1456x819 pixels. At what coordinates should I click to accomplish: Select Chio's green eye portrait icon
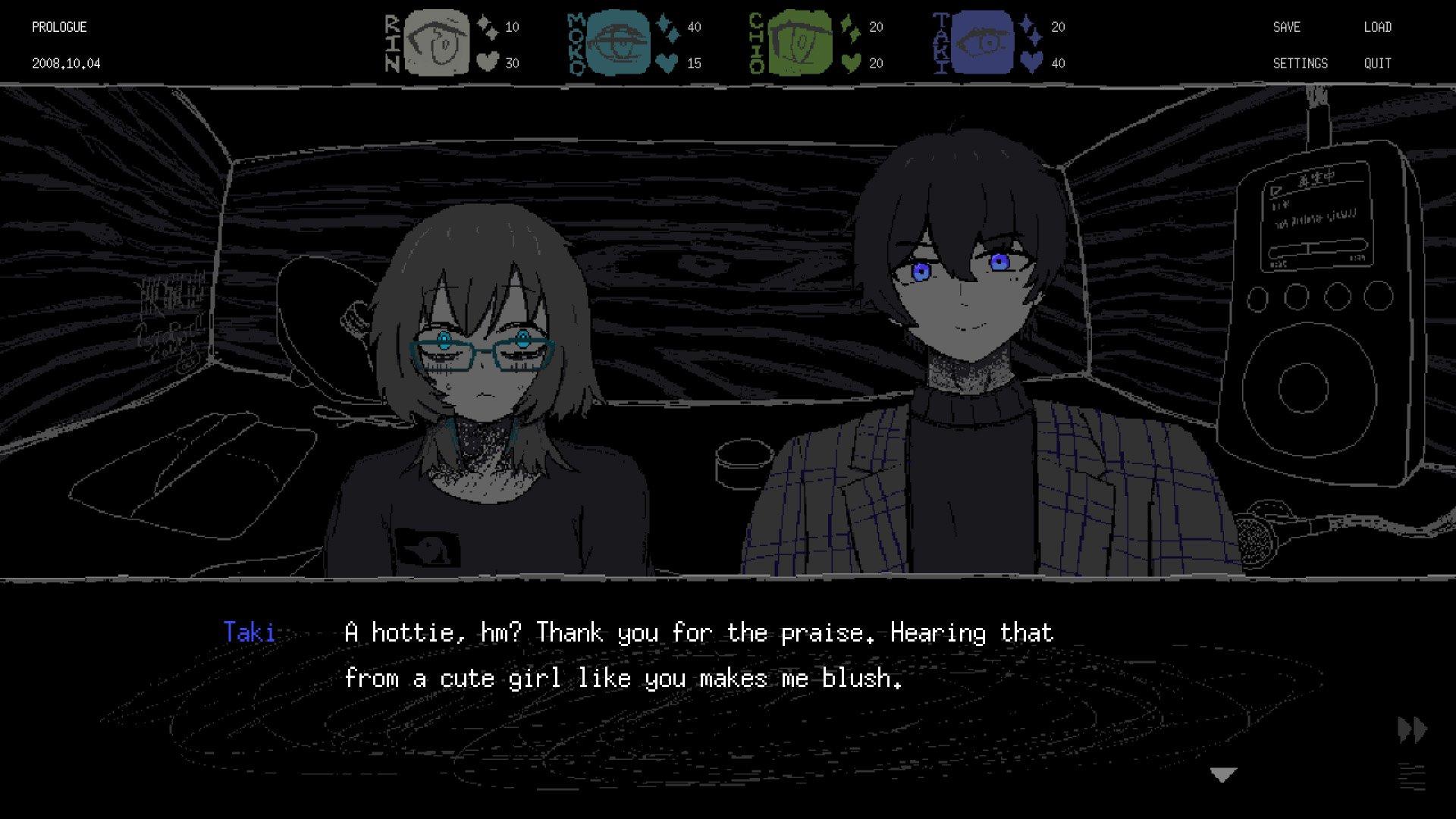800,42
